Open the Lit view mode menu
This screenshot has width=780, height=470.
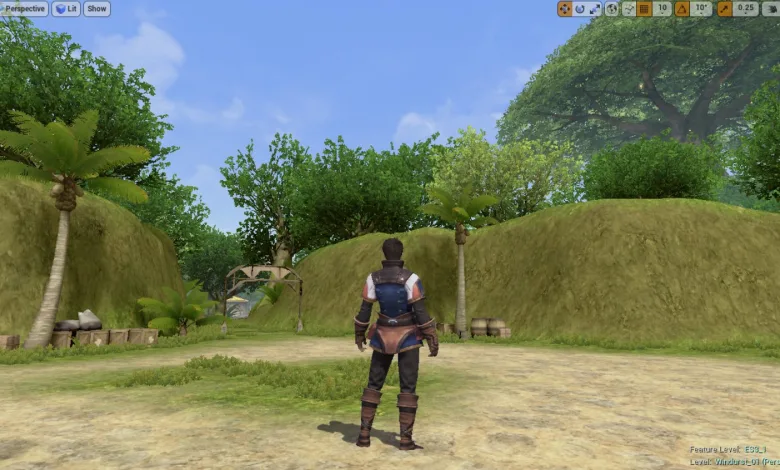(x=66, y=9)
